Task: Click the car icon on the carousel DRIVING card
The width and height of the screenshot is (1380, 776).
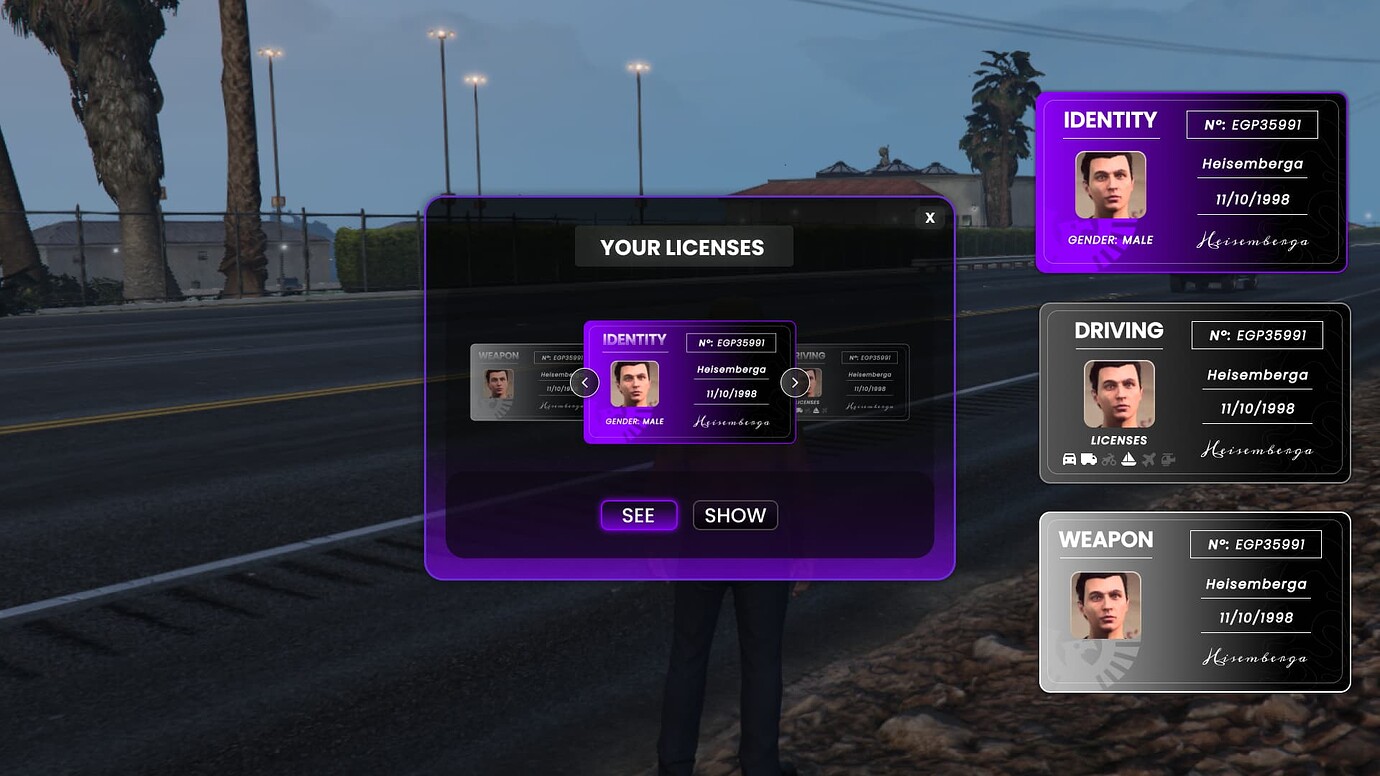Action: [x=793, y=408]
